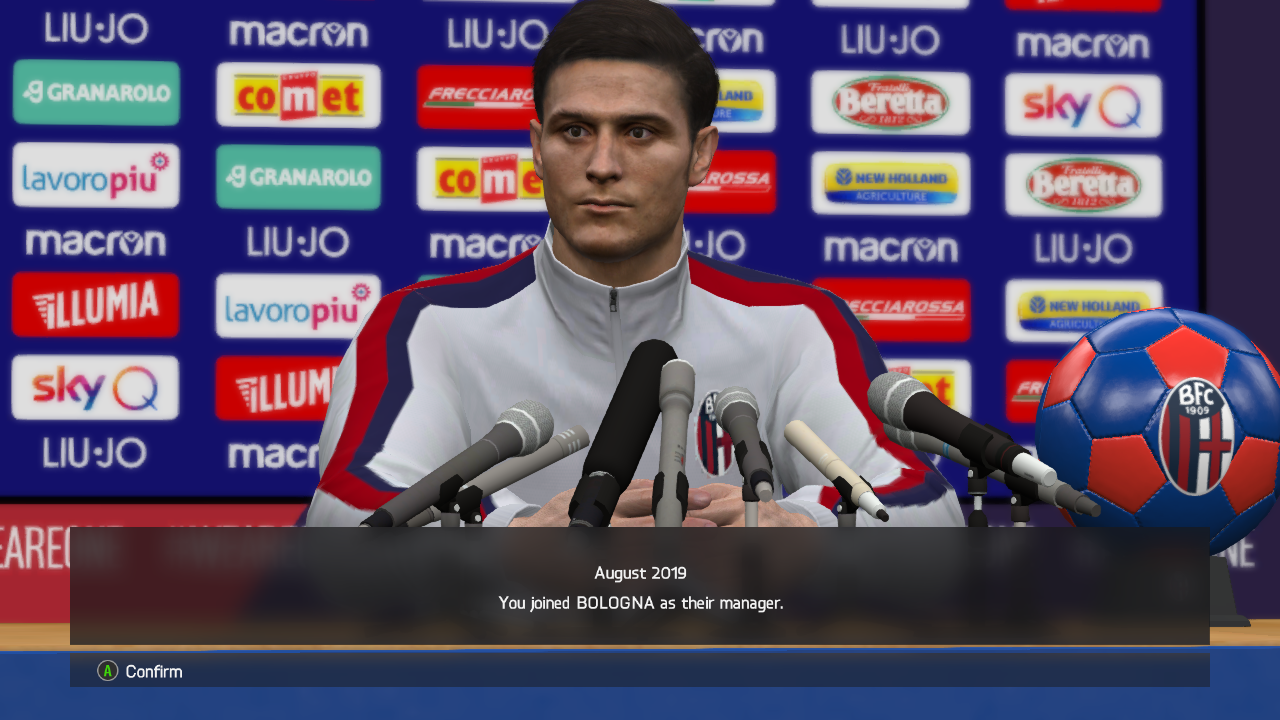
Task: Click the Illumia logo on the left side
Action: [x=96, y=305]
